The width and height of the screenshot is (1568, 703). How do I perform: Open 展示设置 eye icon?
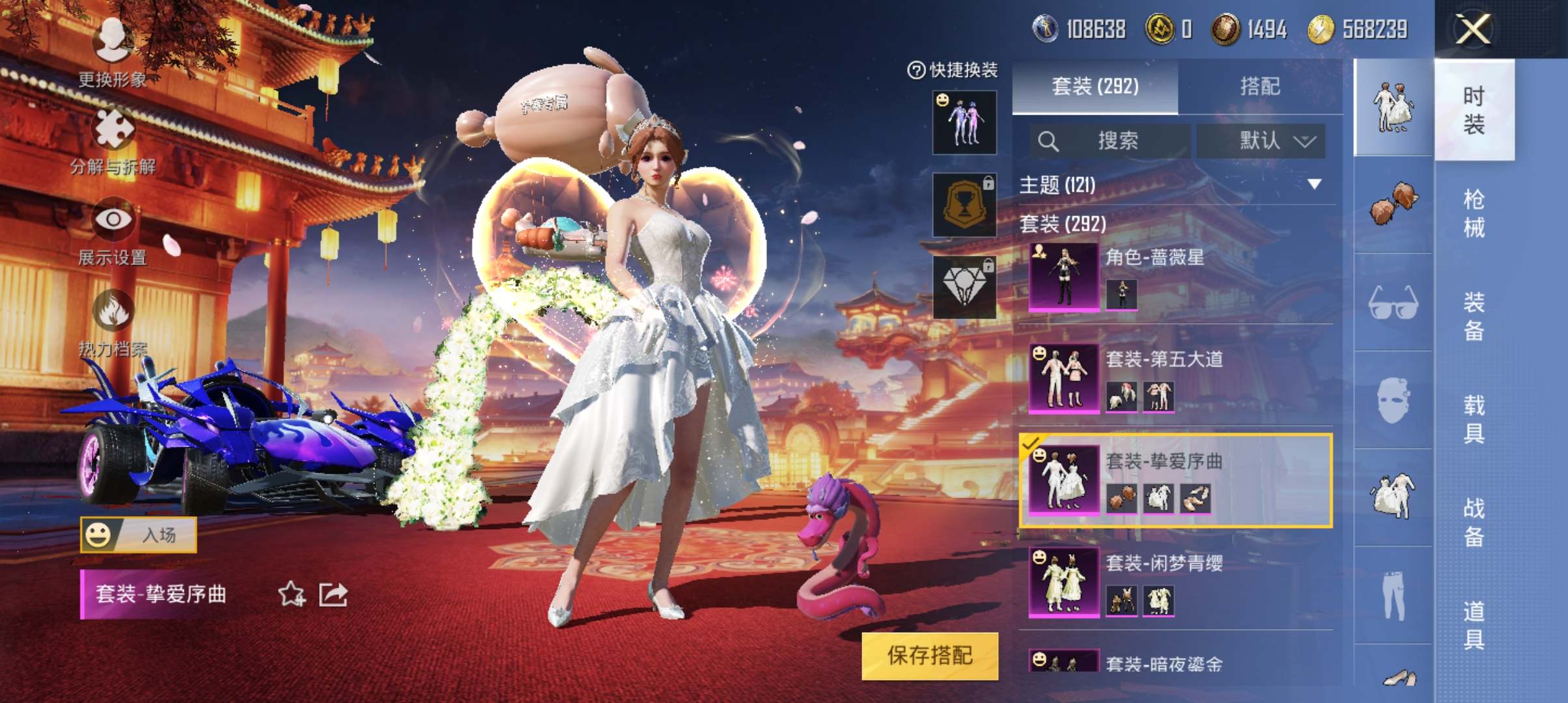[x=113, y=220]
